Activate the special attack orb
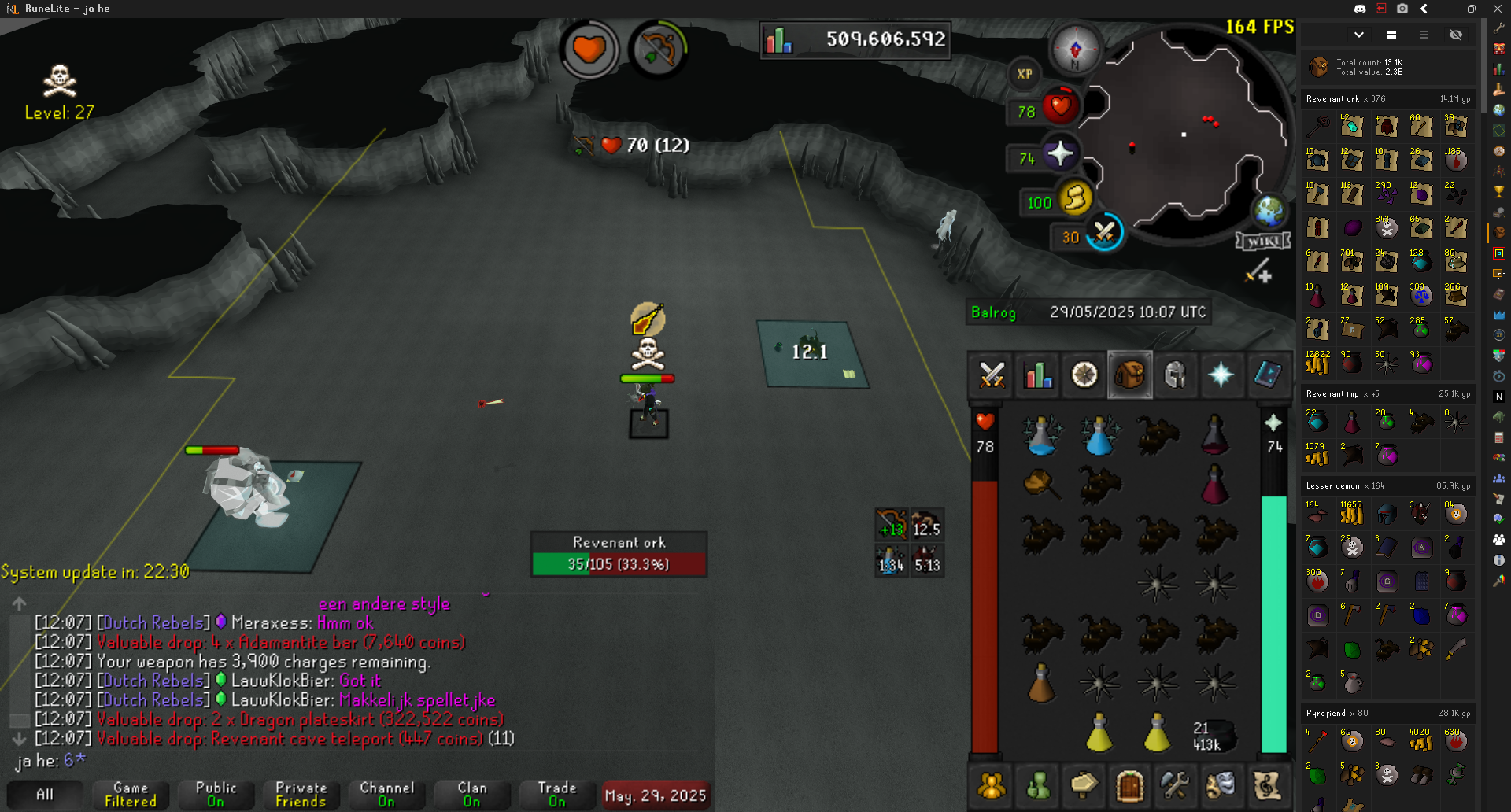This screenshot has height=812, width=1511. tap(1104, 233)
